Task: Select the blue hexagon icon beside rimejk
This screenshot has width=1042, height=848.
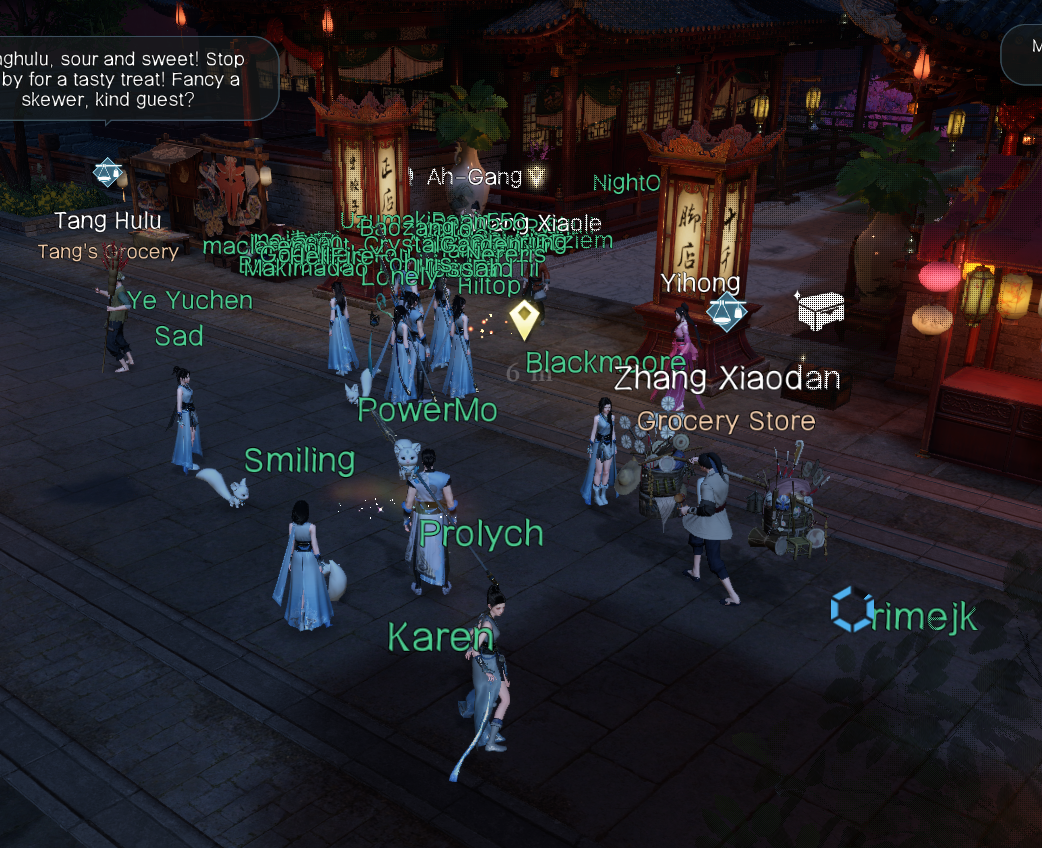Action: click(853, 609)
